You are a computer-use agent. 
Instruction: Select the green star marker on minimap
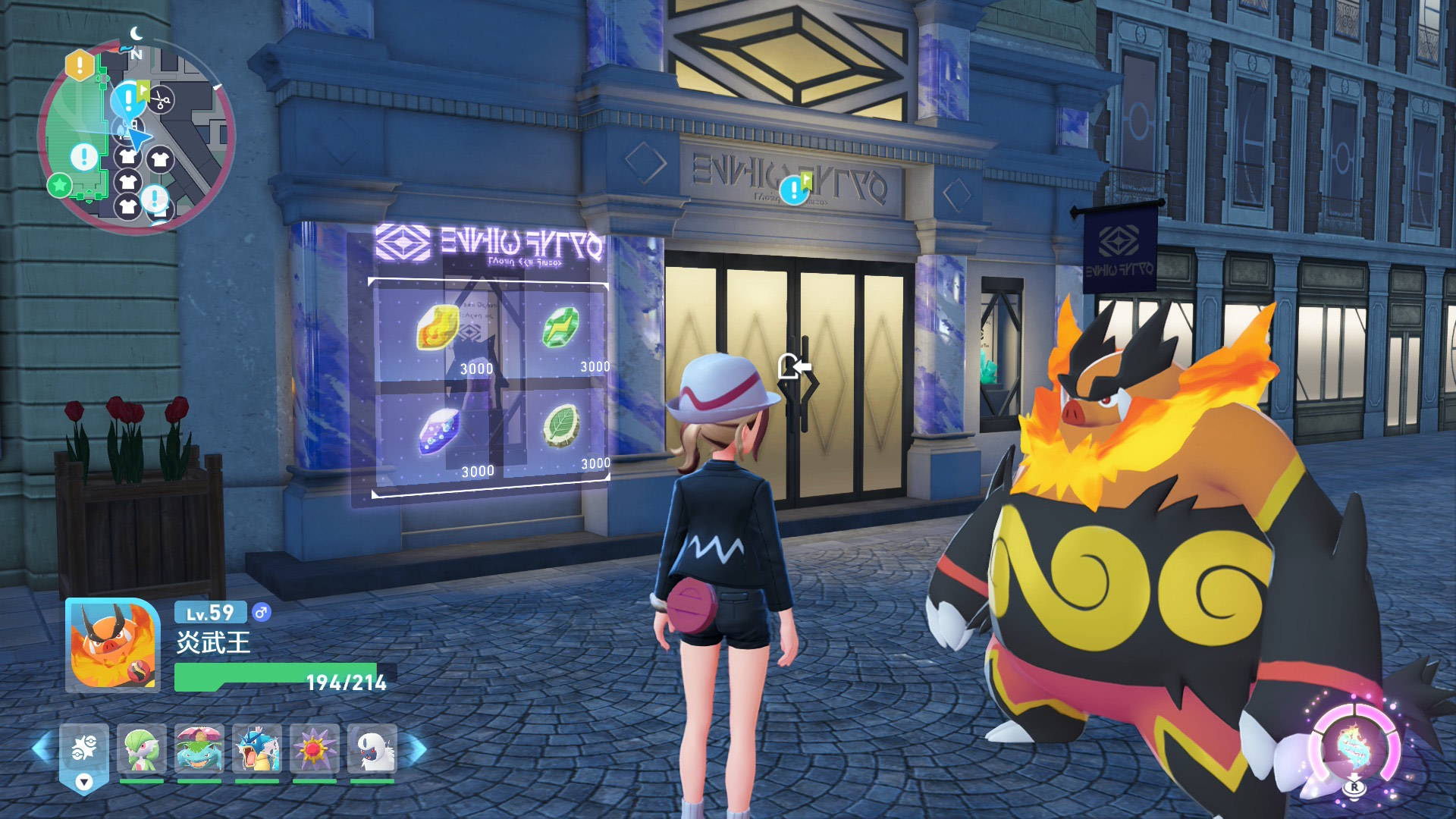click(x=59, y=184)
